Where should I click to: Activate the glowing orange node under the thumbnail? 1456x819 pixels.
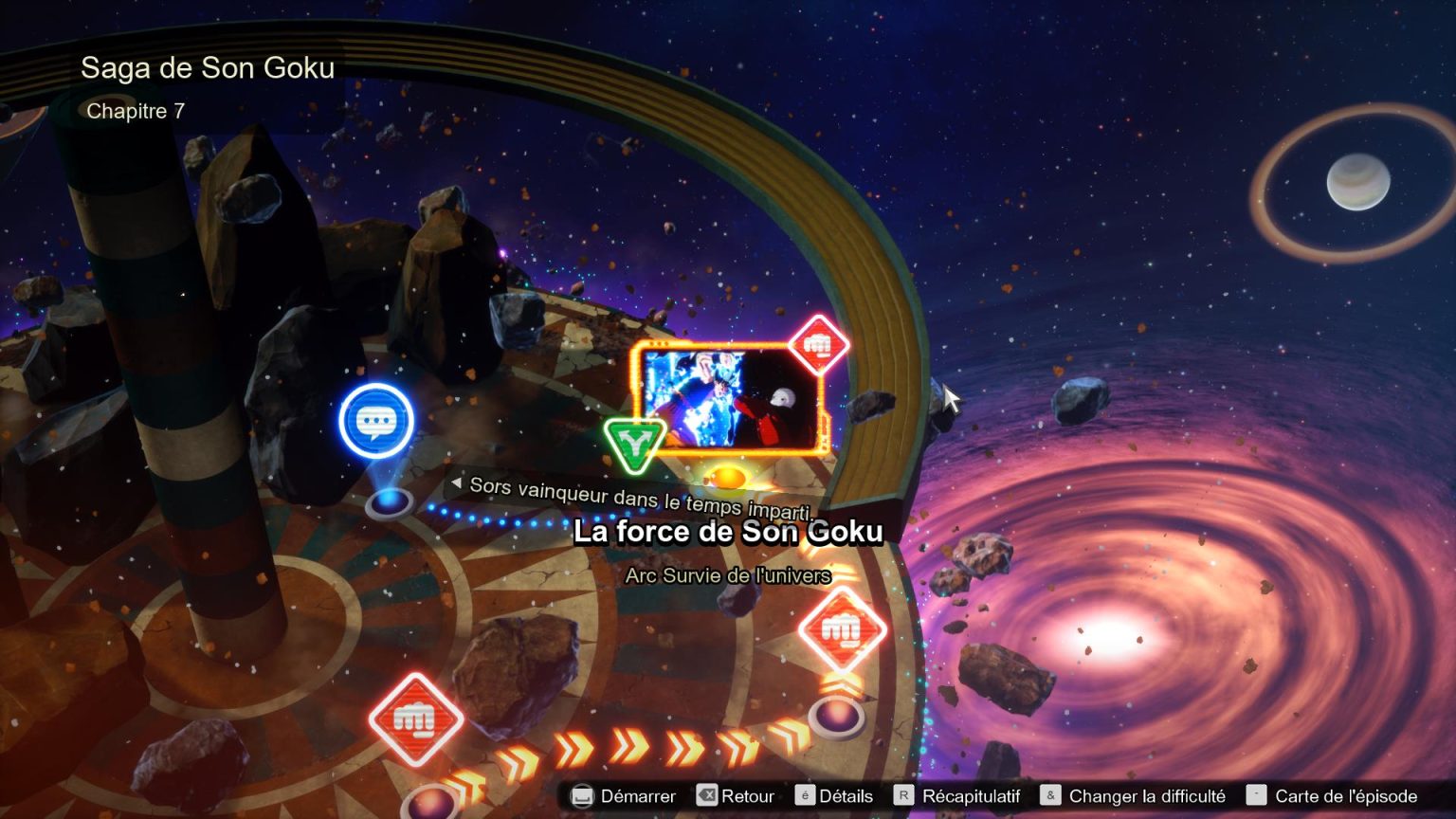click(730, 478)
